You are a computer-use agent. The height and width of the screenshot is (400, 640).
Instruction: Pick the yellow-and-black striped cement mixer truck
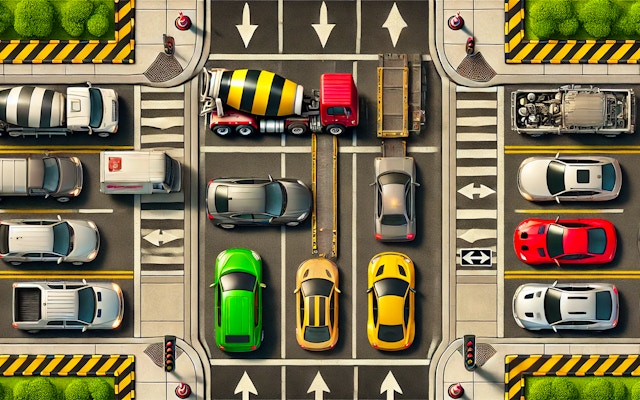[280, 100]
